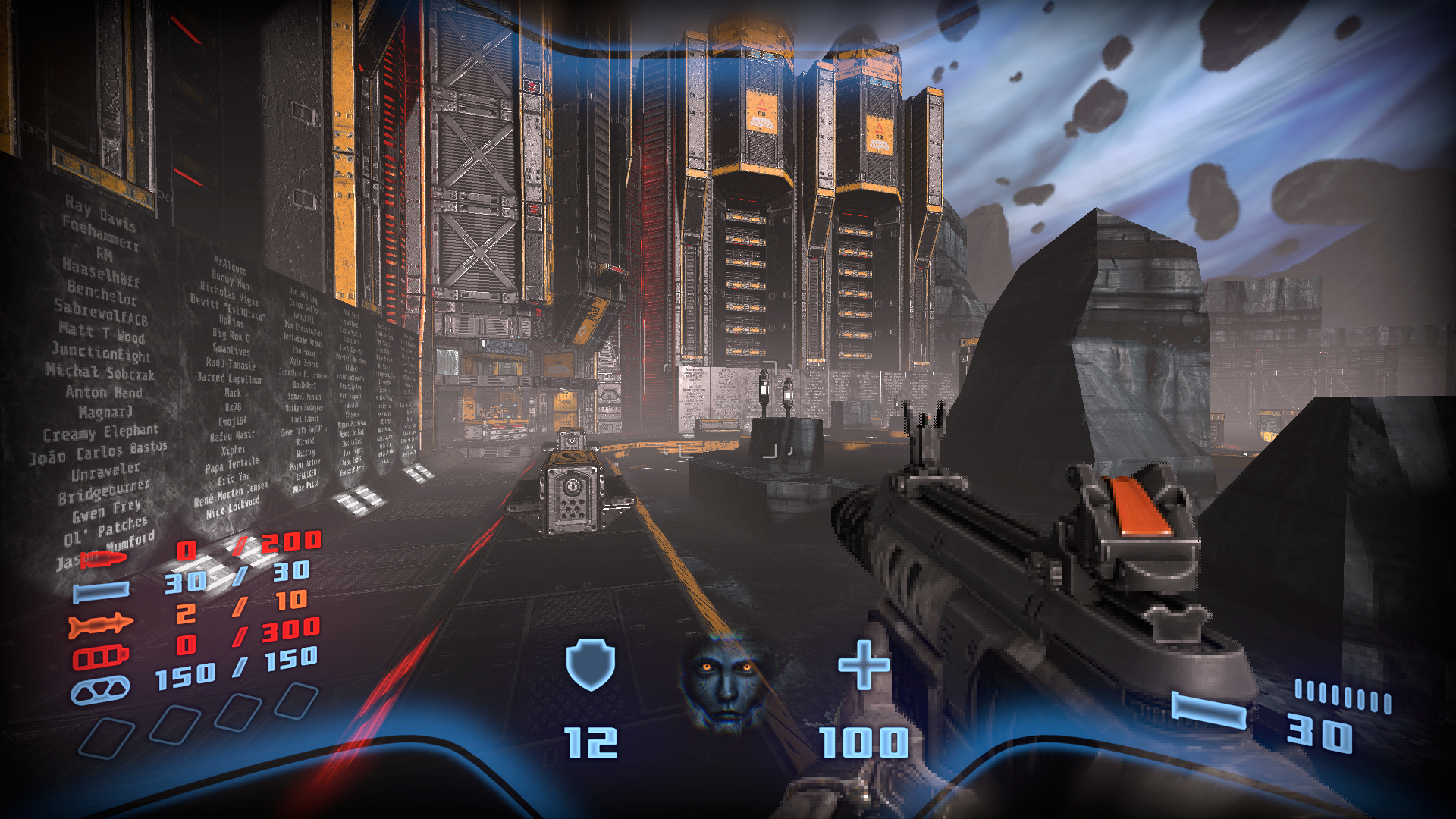Select the blue oval capsule ammo icon
Viewport: 1456px width, 819px height.
[100, 690]
